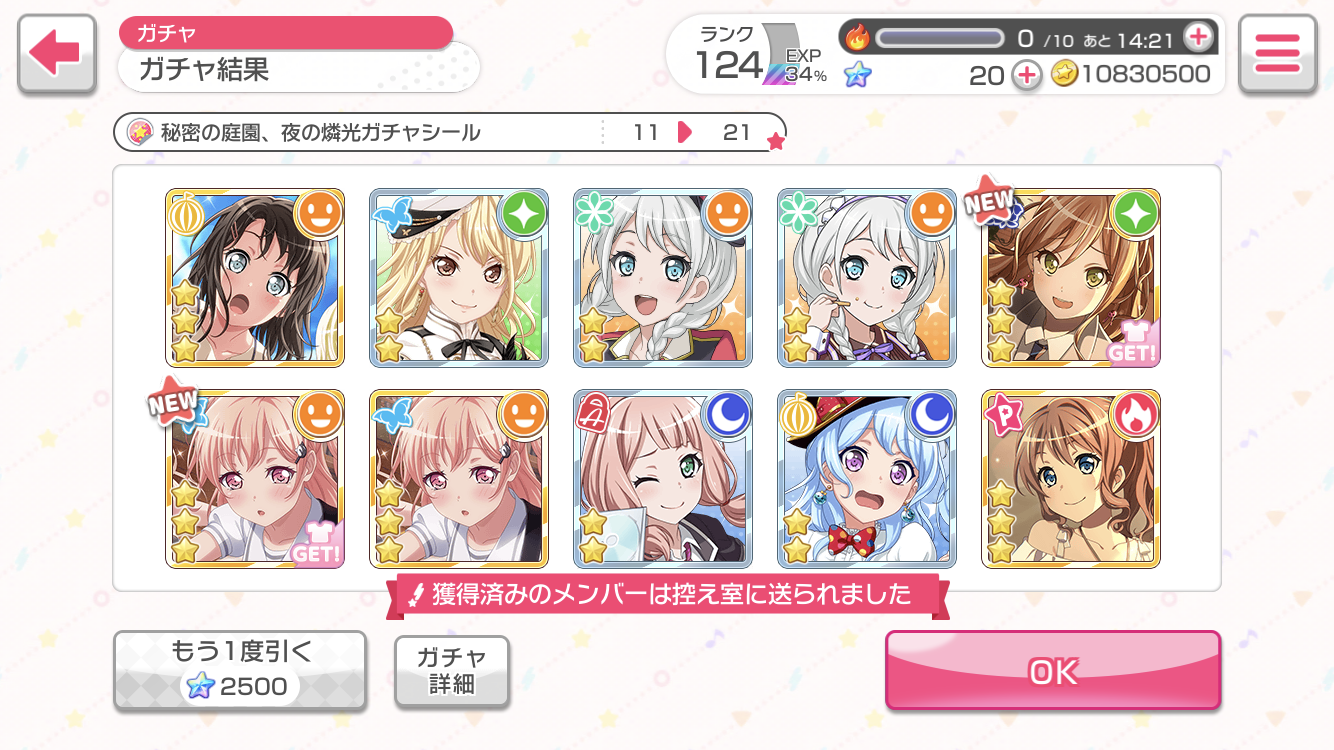
Task: View the NEW brown-haired three-star card
Action: pos(1071,277)
